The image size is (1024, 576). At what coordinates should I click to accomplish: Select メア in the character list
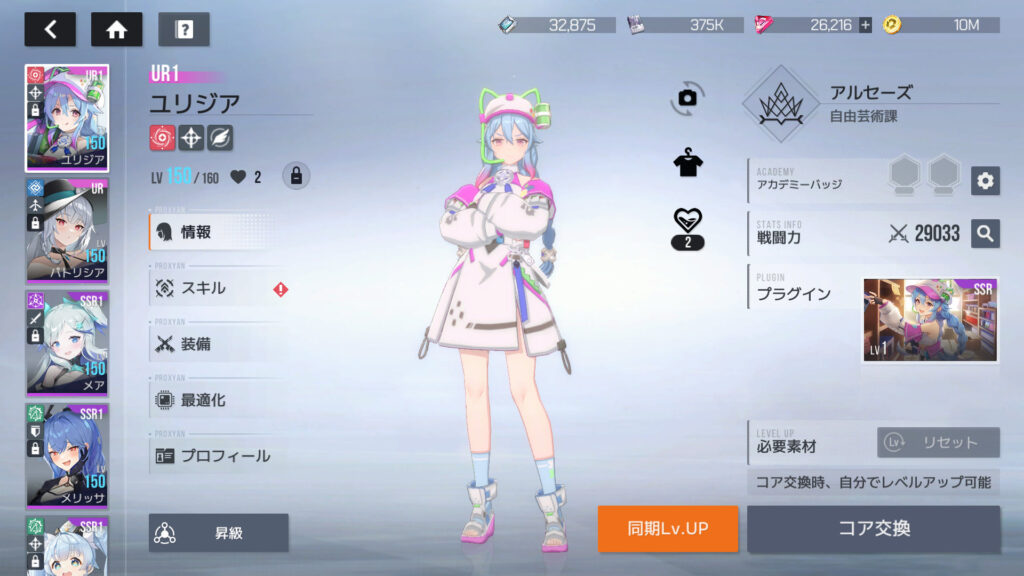click(x=67, y=343)
